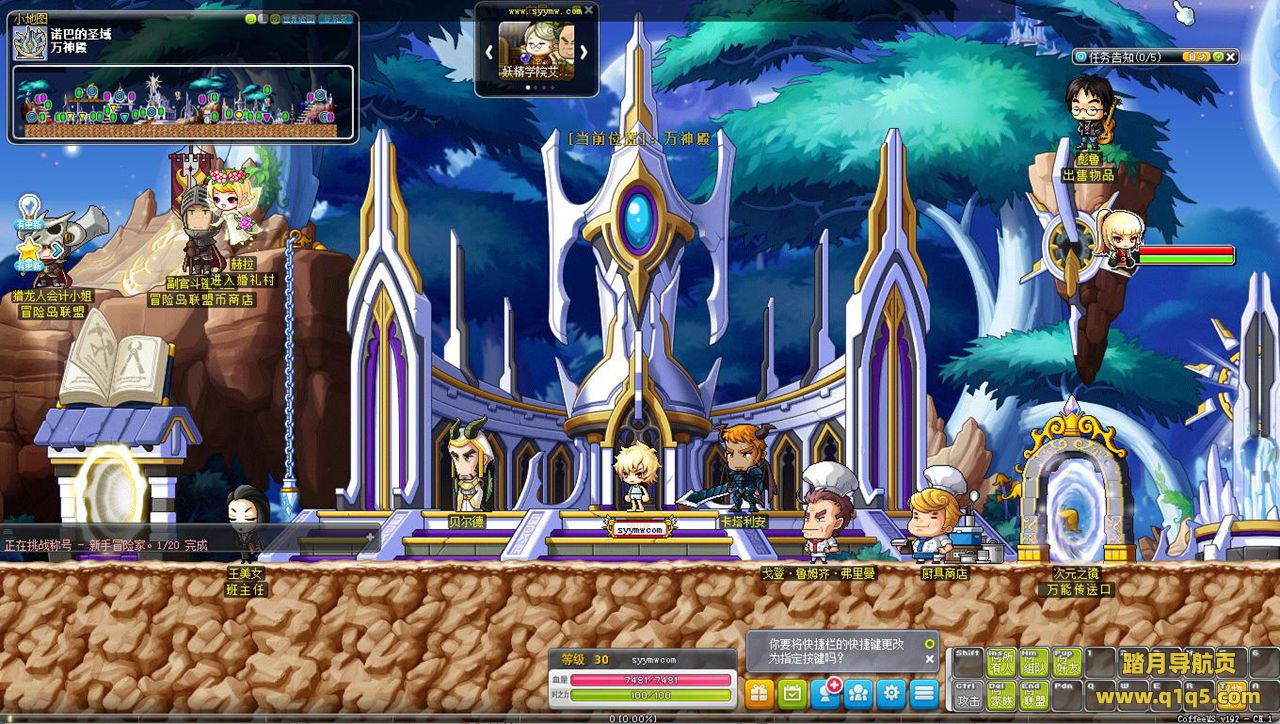The image size is (1280, 724).
Task: Open the gift box cash shop button
Action: 759,692
